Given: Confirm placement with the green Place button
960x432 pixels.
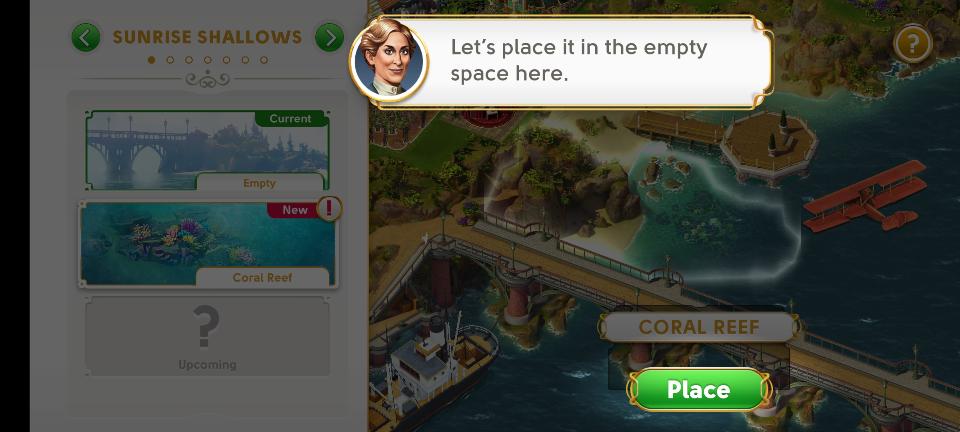Looking at the screenshot, I should point(698,389).
